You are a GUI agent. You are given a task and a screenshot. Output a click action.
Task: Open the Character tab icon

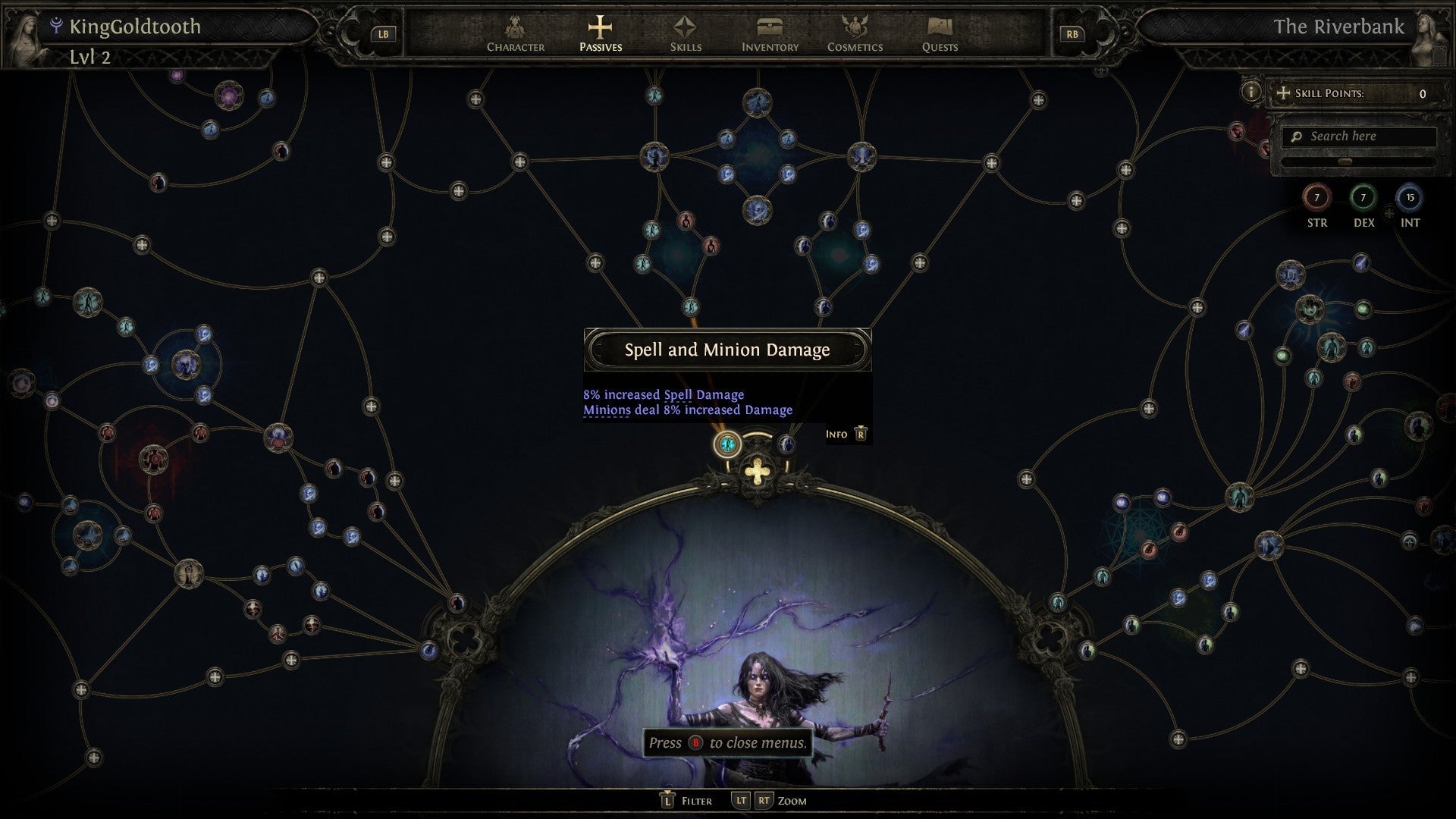pyautogui.click(x=516, y=30)
